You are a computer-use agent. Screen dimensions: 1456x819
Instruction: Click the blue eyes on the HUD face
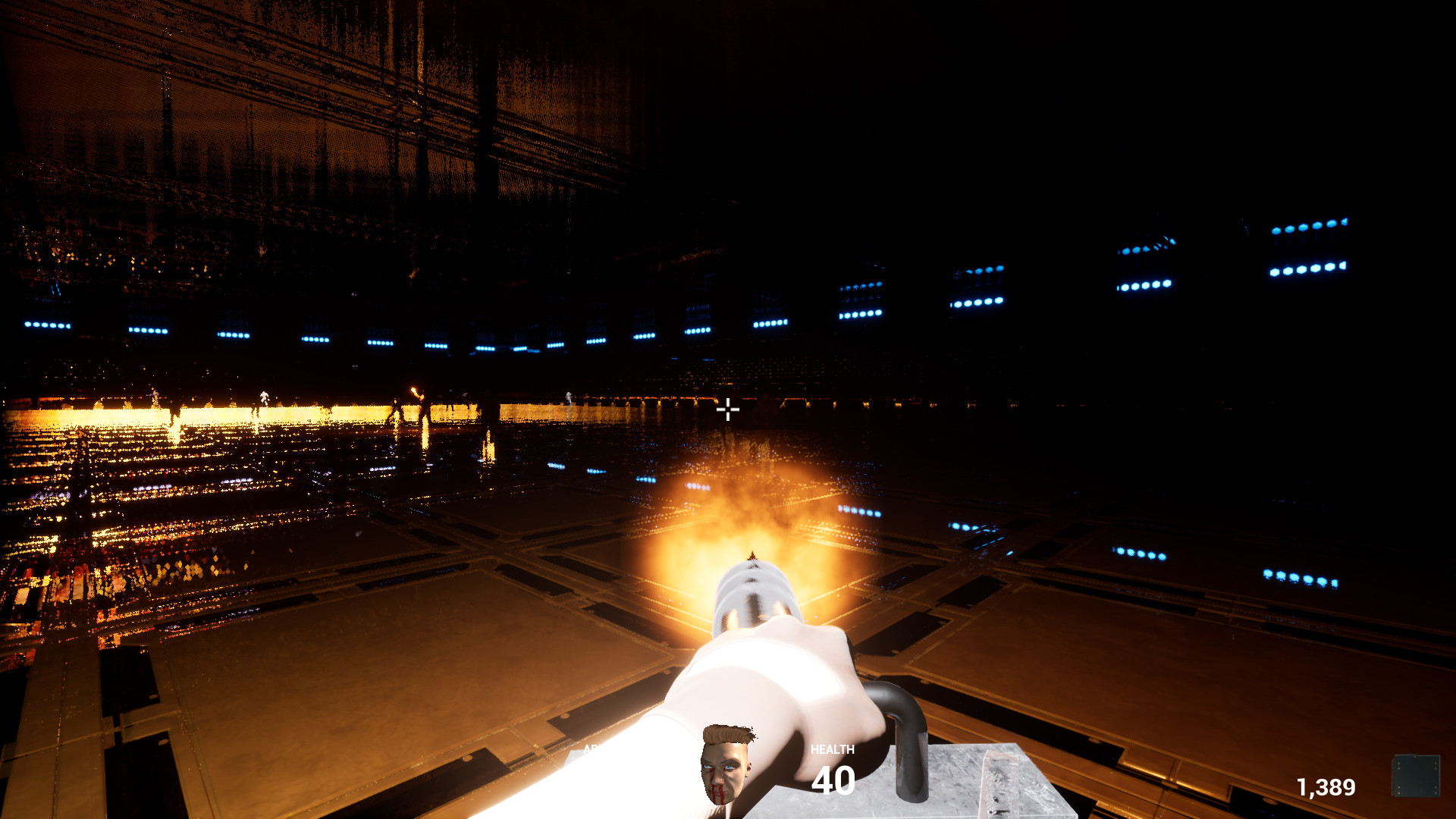pos(720,767)
